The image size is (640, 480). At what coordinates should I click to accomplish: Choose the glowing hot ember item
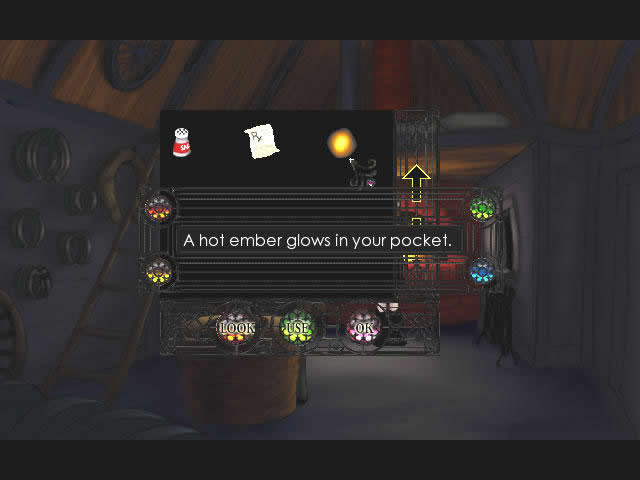tap(341, 143)
